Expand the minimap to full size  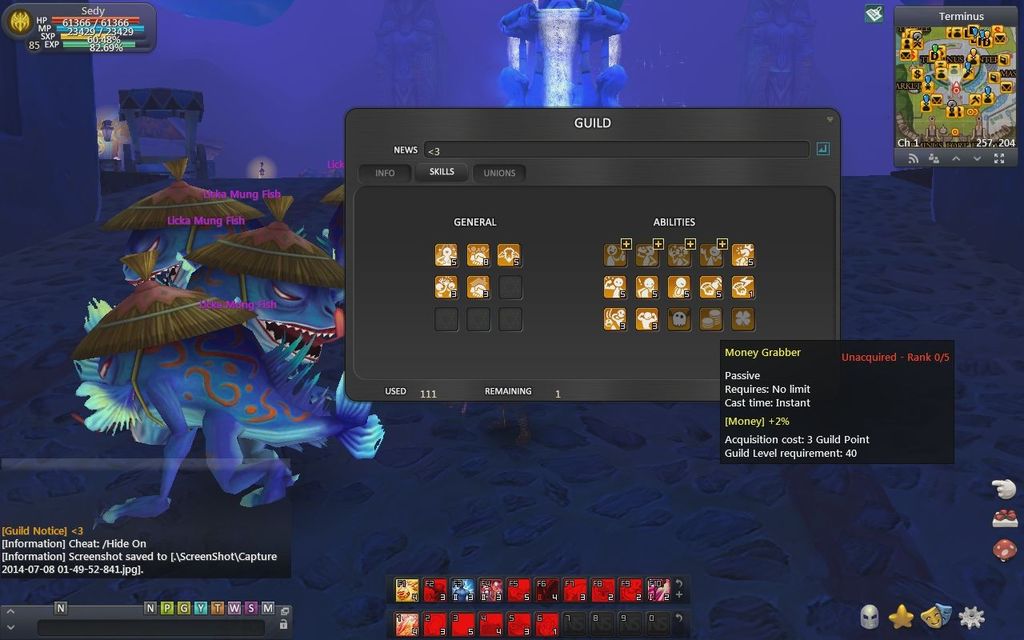click(x=998, y=159)
